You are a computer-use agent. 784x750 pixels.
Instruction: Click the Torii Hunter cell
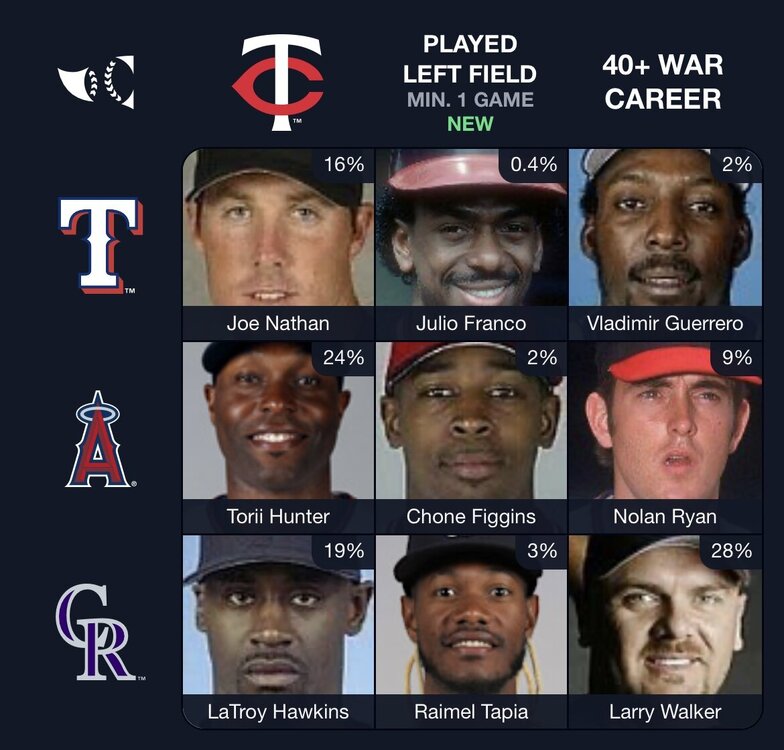pos(278,437)
